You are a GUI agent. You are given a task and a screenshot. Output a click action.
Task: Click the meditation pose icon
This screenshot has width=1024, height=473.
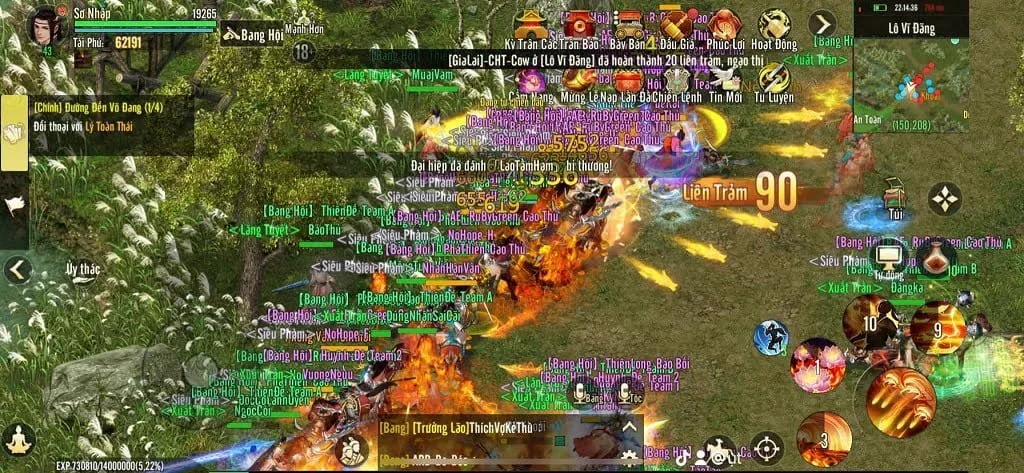pyautogui.click(x=18, y=437)
